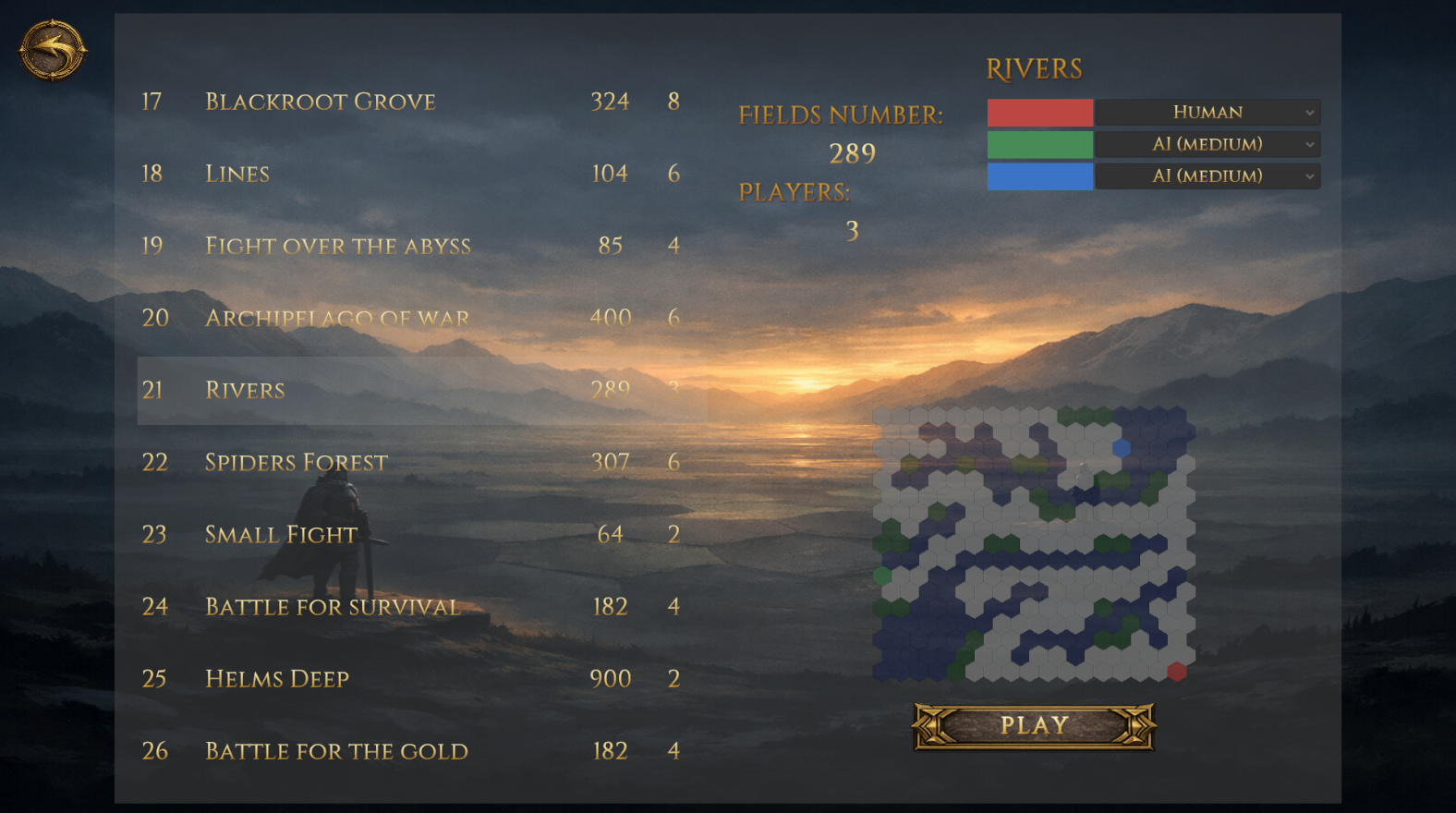
Task: Click the Rivers title above the player list
Action: (1035, 67)
